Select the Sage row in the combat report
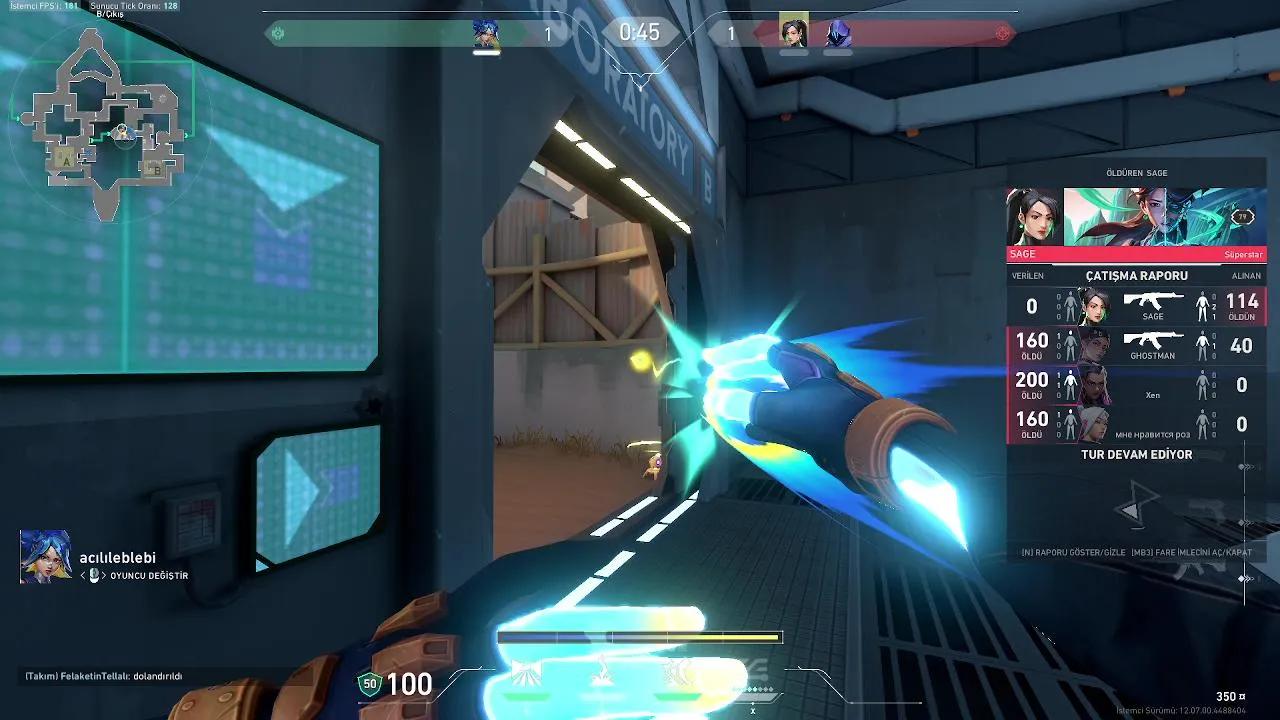1280x720 pixels. (1136, 306)
